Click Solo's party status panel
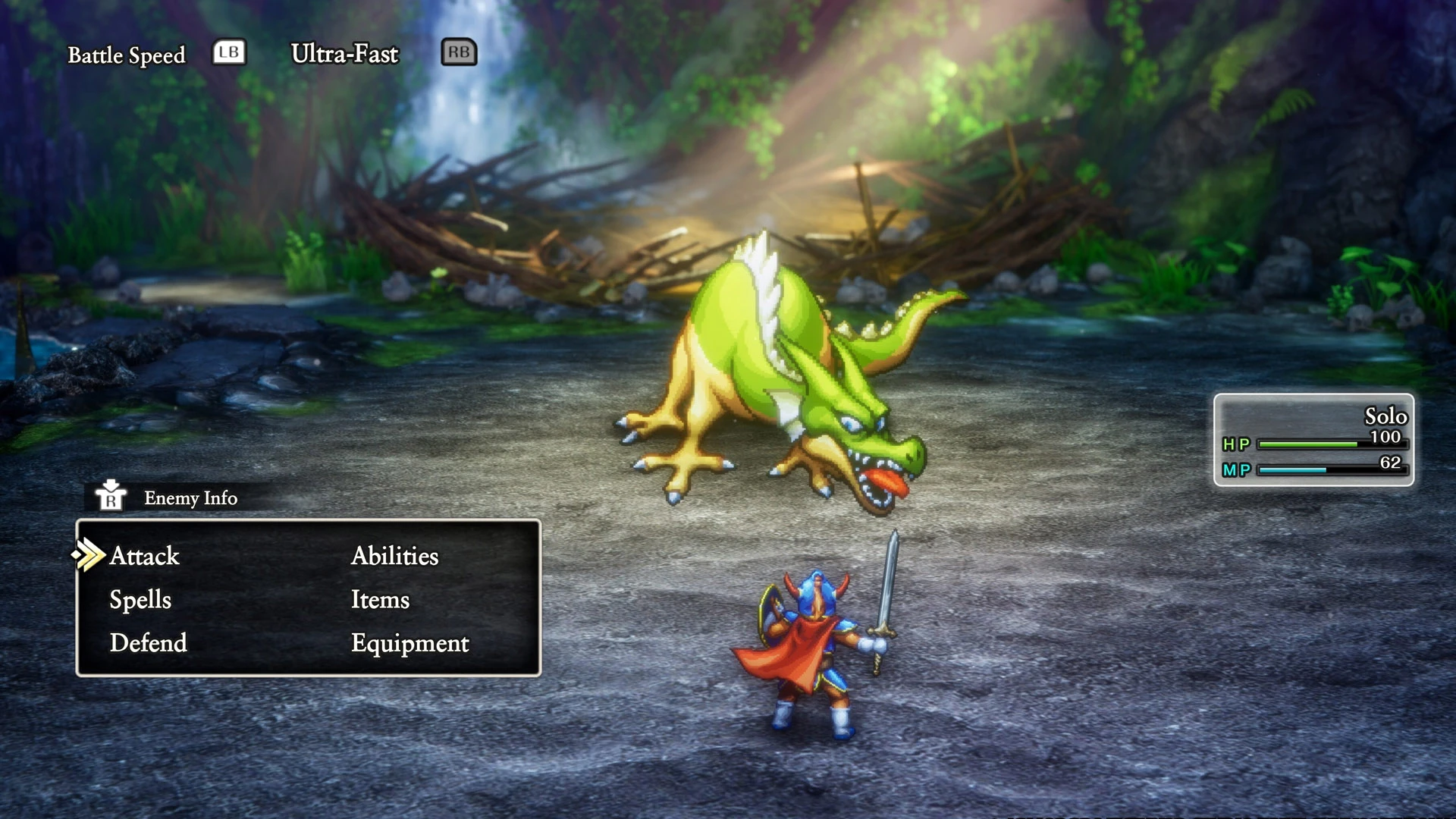The width and height of the screenshot is (1456, 819). (x=1313, y=440)
